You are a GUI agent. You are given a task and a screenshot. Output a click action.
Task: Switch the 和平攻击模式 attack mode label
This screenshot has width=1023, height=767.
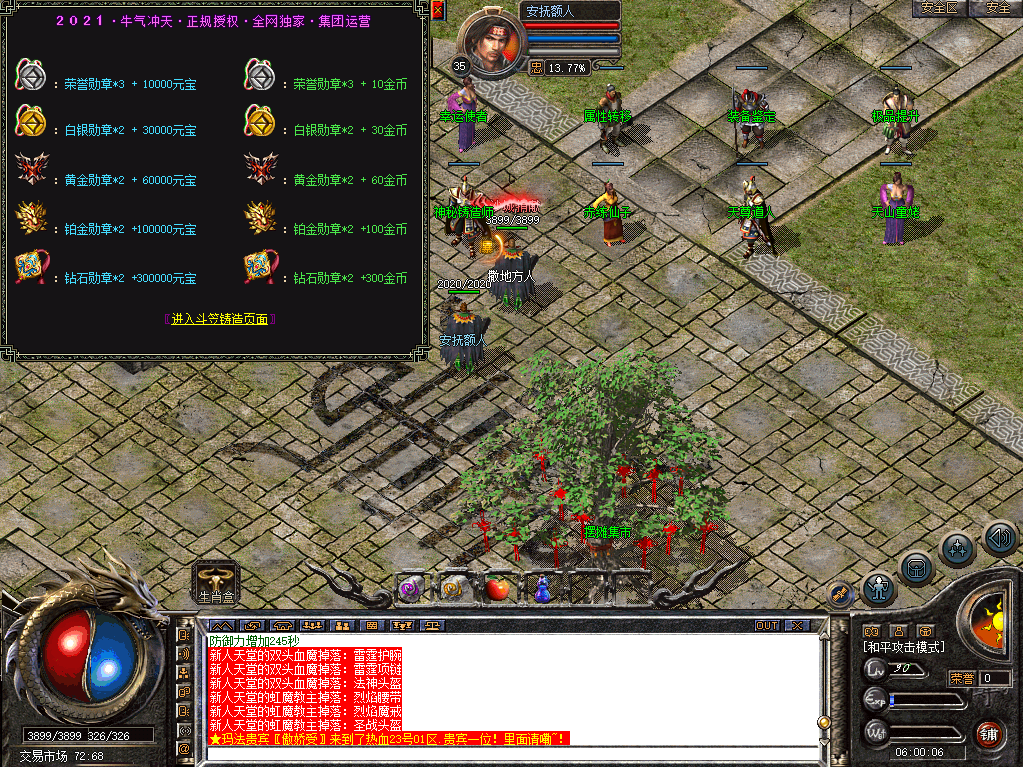903,647
